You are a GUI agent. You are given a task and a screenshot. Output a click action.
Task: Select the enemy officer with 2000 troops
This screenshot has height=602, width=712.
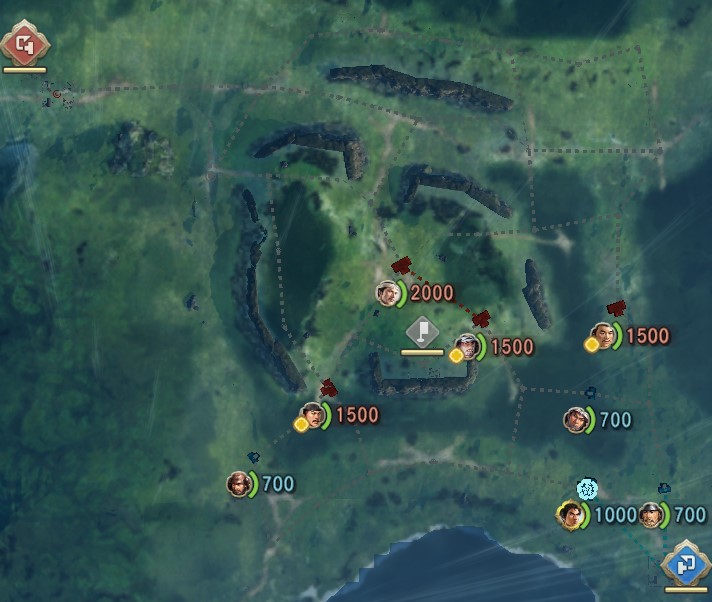[x=388, y=293]
